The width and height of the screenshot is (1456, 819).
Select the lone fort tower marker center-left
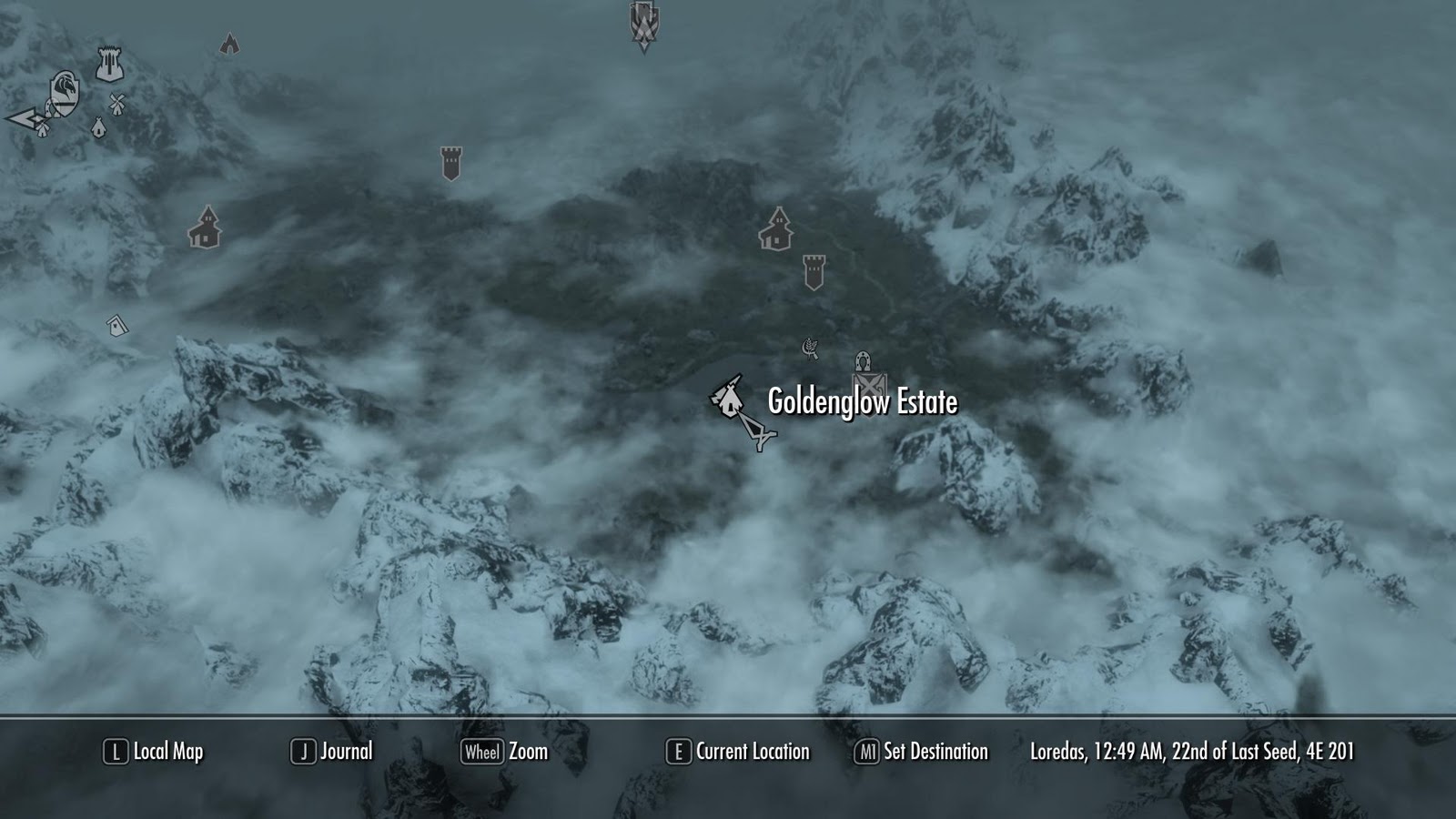449,161
